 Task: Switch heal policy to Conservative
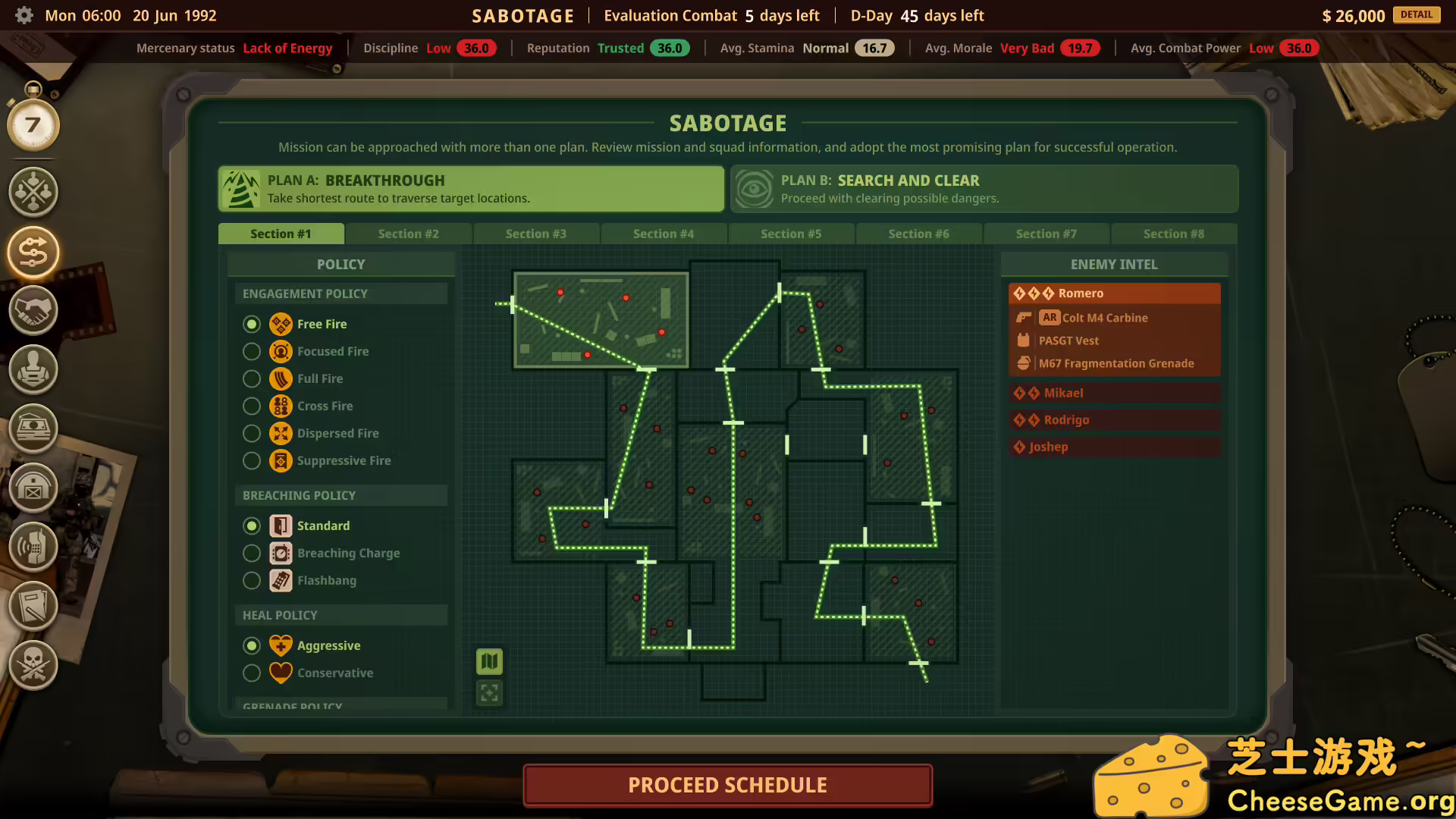tap(252, 673)
